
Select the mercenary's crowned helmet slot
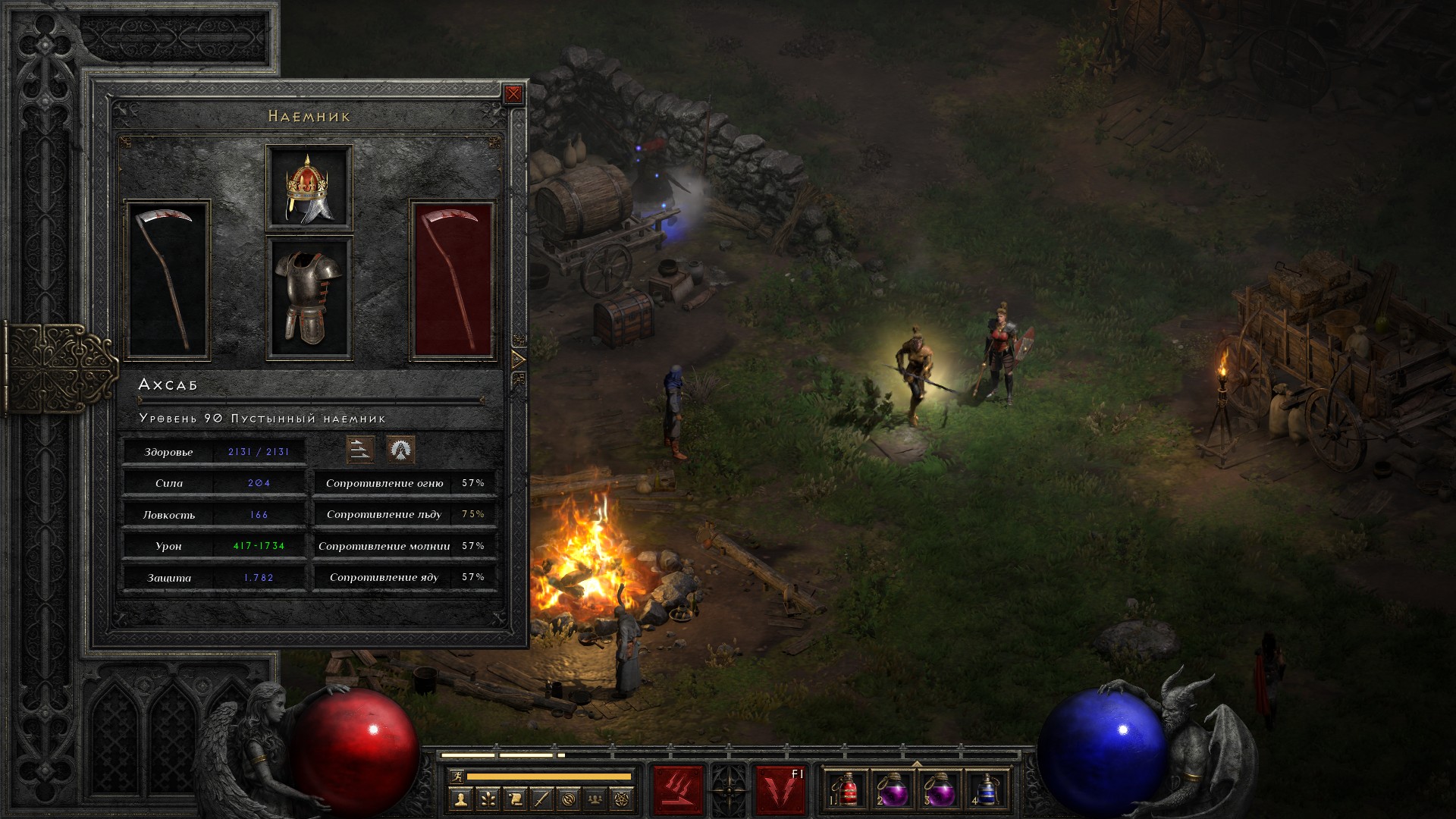(x=309, y=188)
